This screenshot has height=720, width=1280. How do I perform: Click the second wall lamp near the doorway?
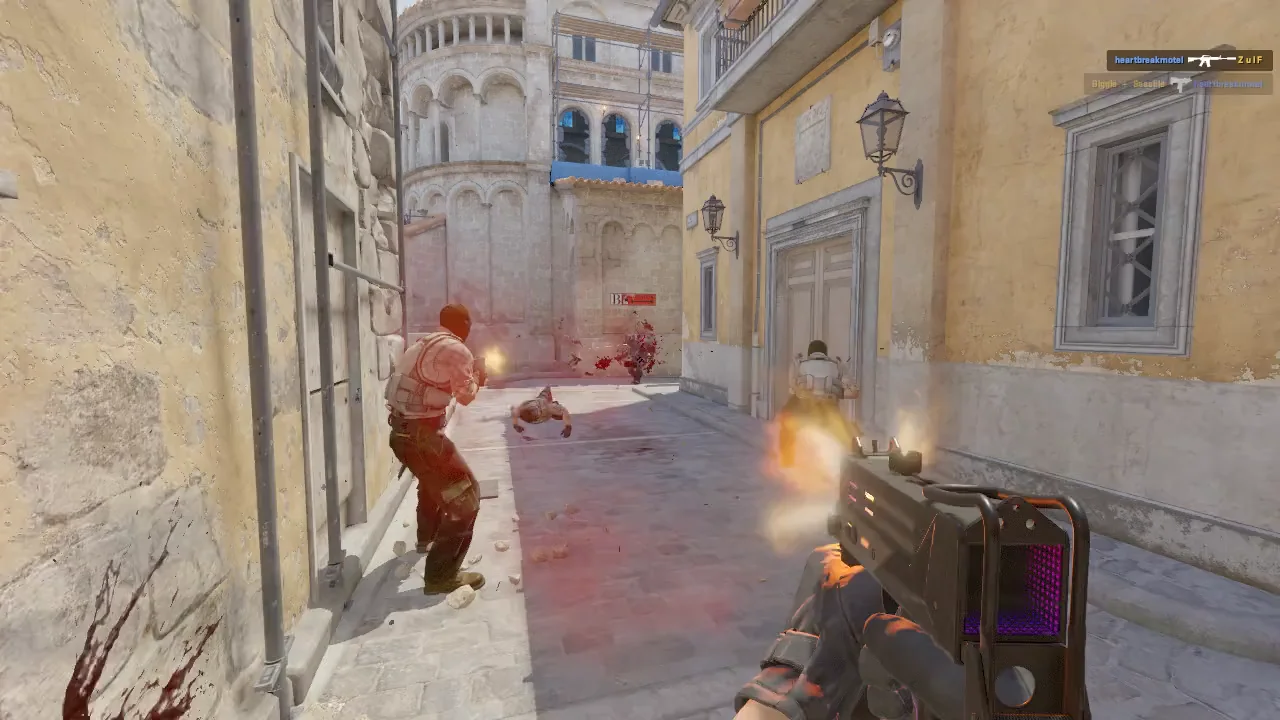click(715, 215)
